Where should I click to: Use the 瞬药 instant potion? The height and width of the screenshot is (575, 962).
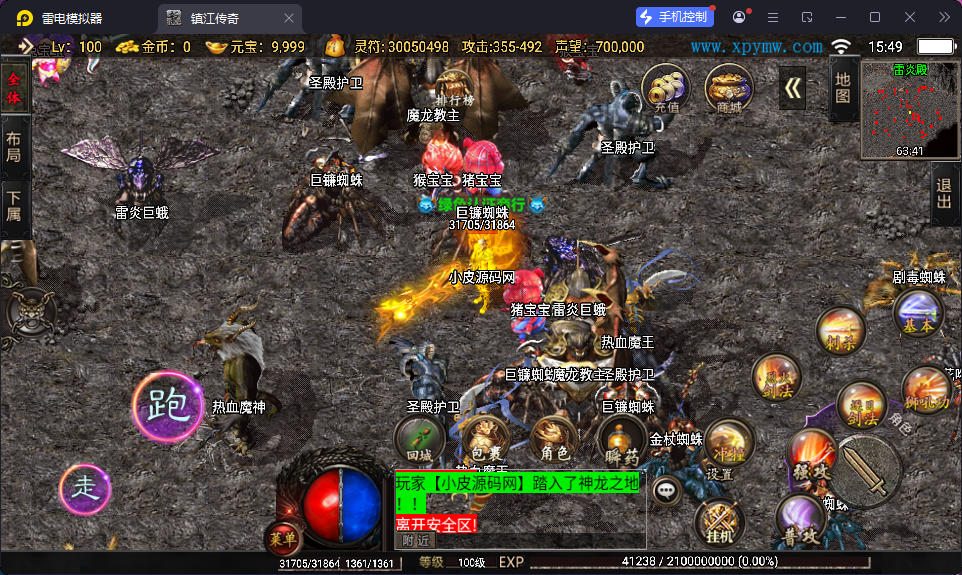tap(622, 440)
